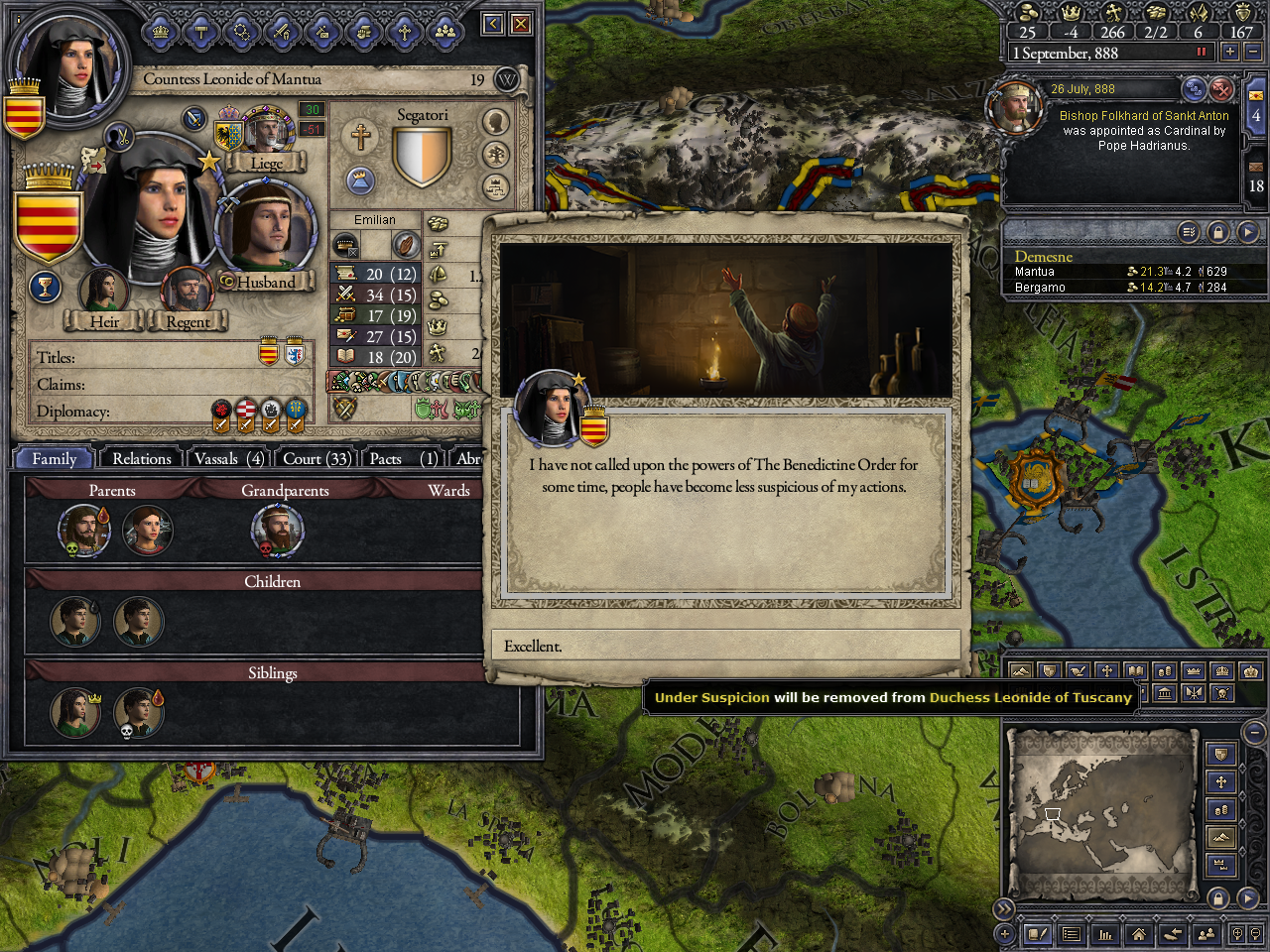Open the Religion screen using the cross icon

[405, 33]
